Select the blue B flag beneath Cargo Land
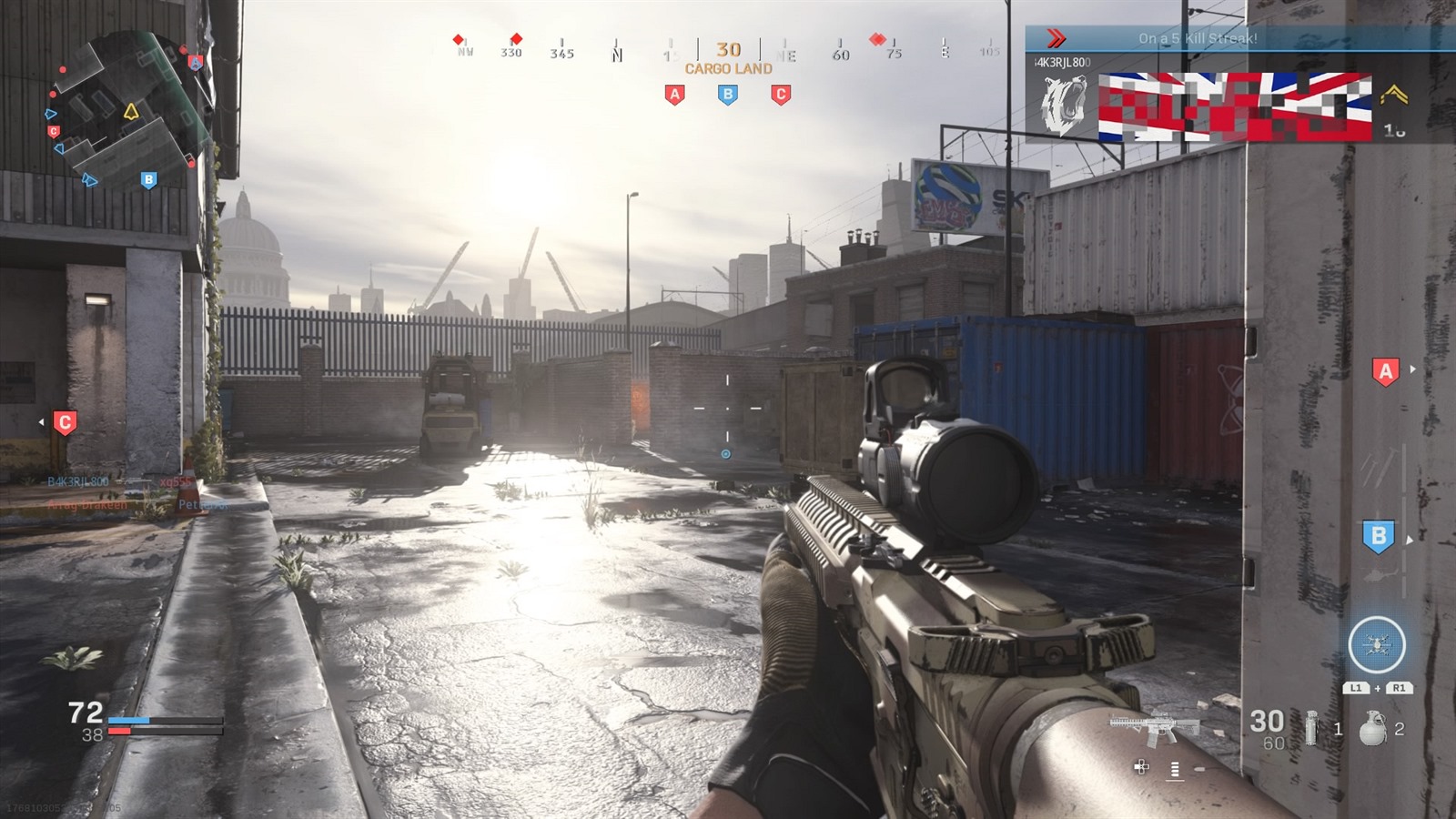This screenshot has height=819, width=1456. [727, 95]
